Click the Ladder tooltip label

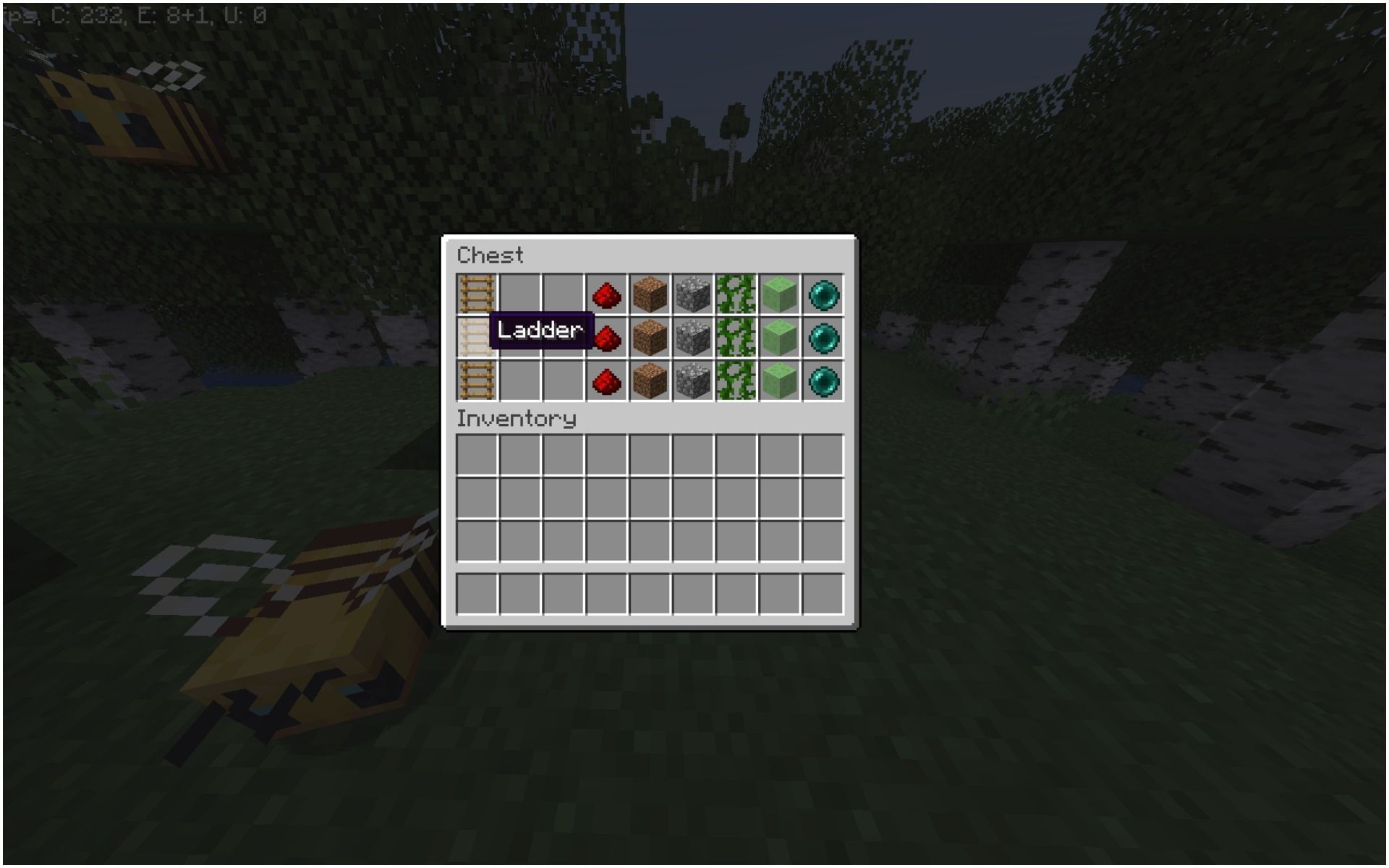coord(539,331)
